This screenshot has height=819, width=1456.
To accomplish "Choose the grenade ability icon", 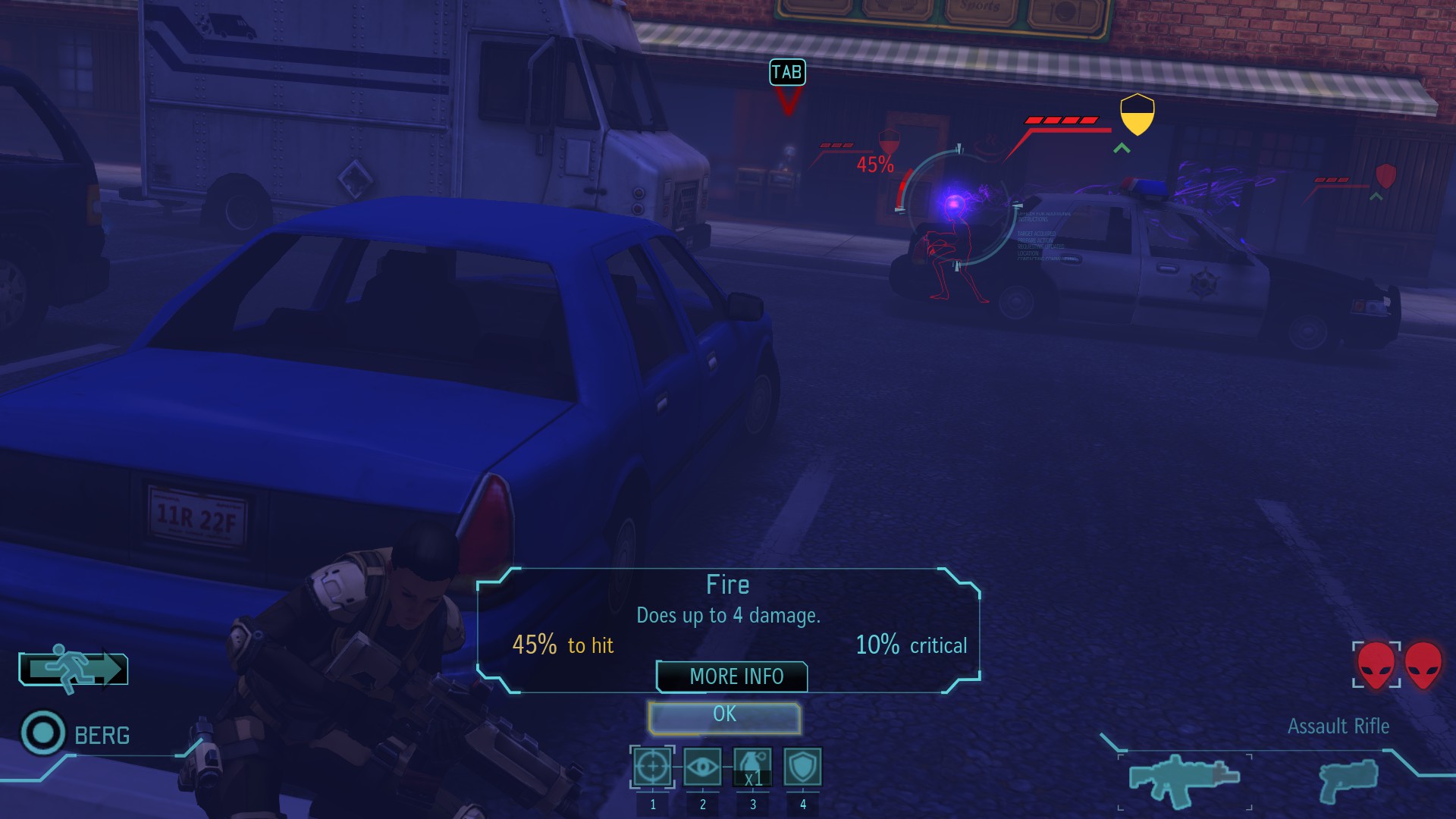I will pos(753,767).
